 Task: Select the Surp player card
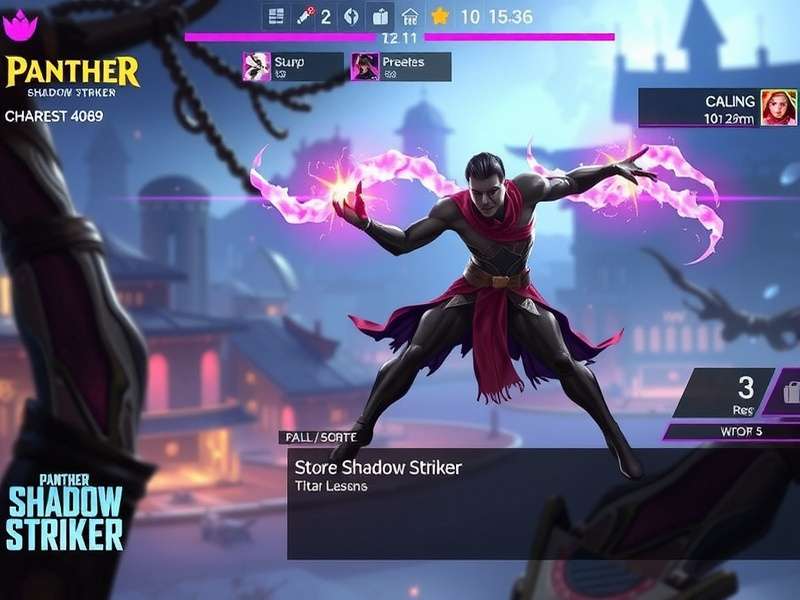(293, 67)
